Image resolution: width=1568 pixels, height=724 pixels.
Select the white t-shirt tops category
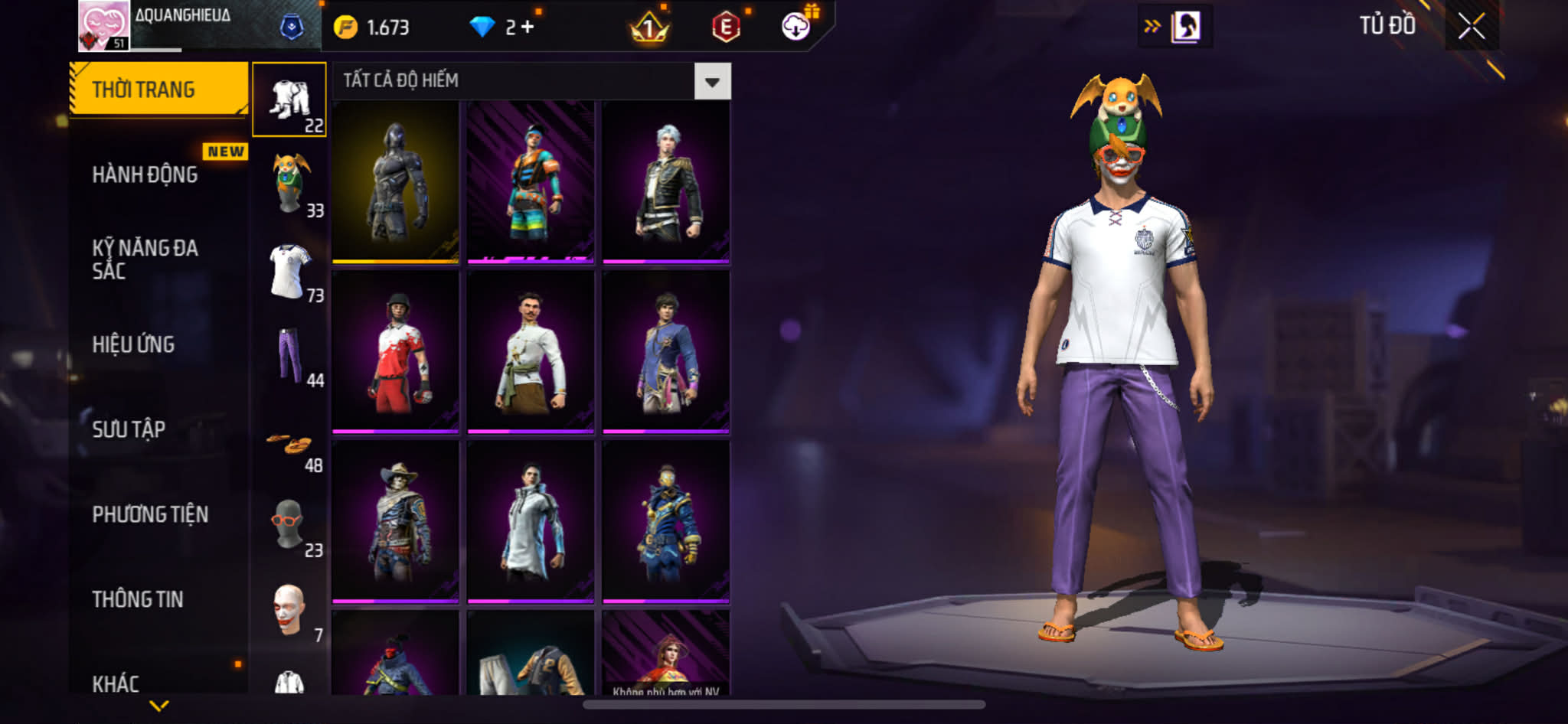(x=289, y=271)
